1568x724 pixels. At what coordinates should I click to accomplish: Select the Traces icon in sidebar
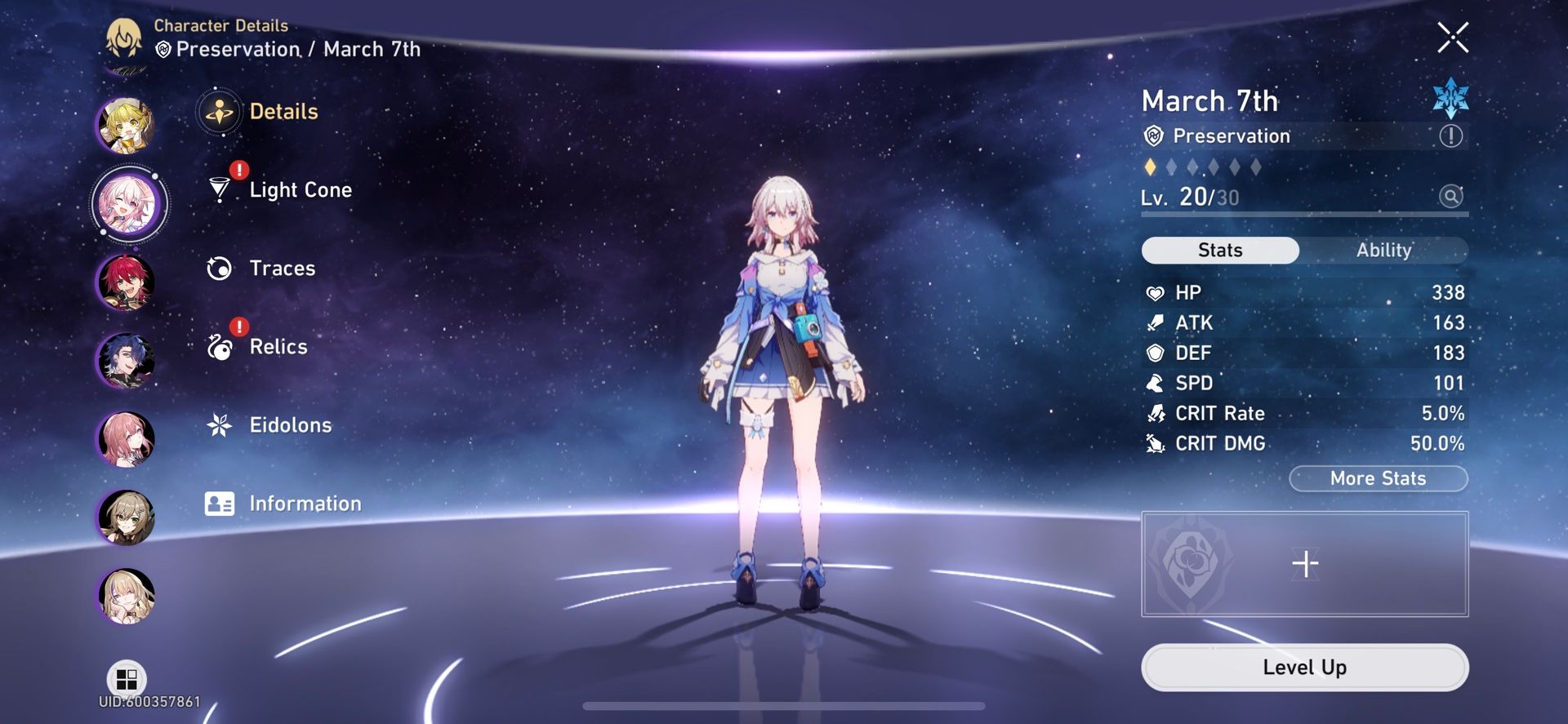[x=218, y=268]
